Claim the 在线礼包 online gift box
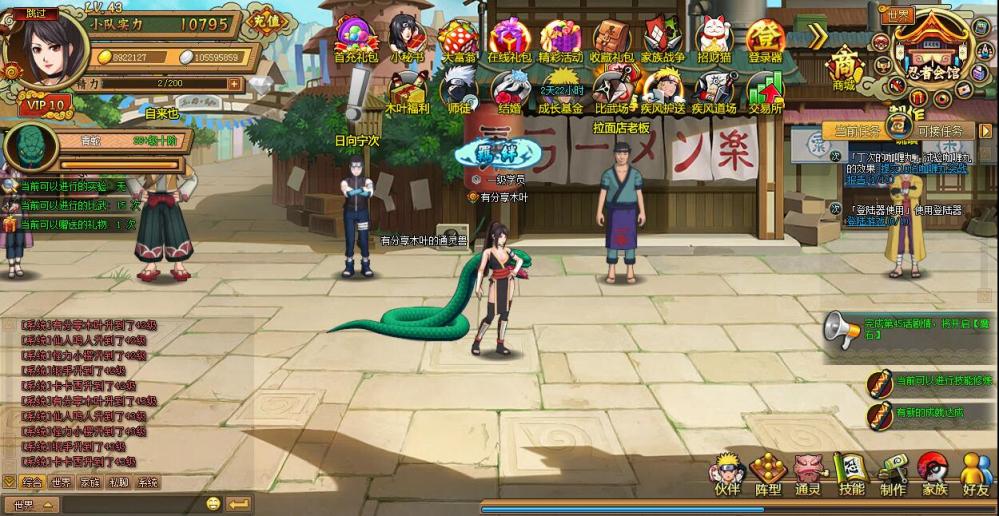The height and width of the screenshot is (516, 999). click(507, 38)
